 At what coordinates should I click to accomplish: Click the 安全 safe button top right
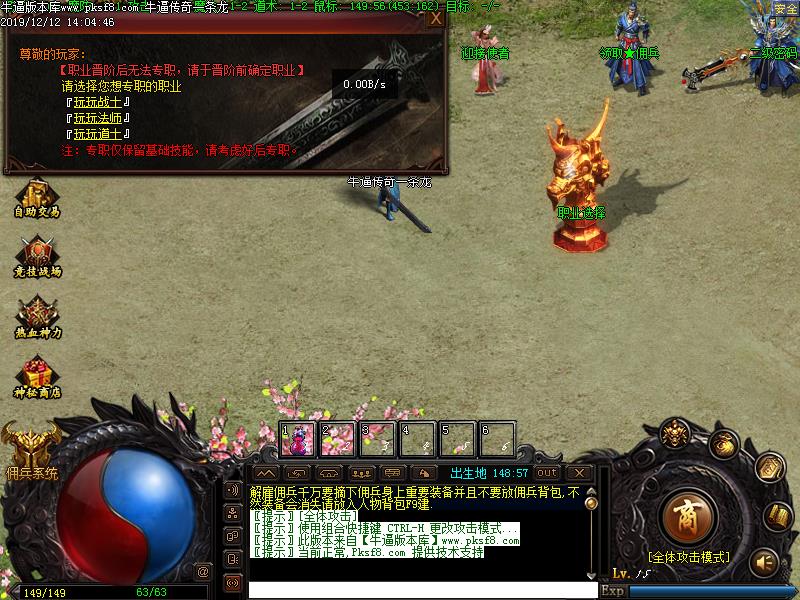tap(785, 8)
